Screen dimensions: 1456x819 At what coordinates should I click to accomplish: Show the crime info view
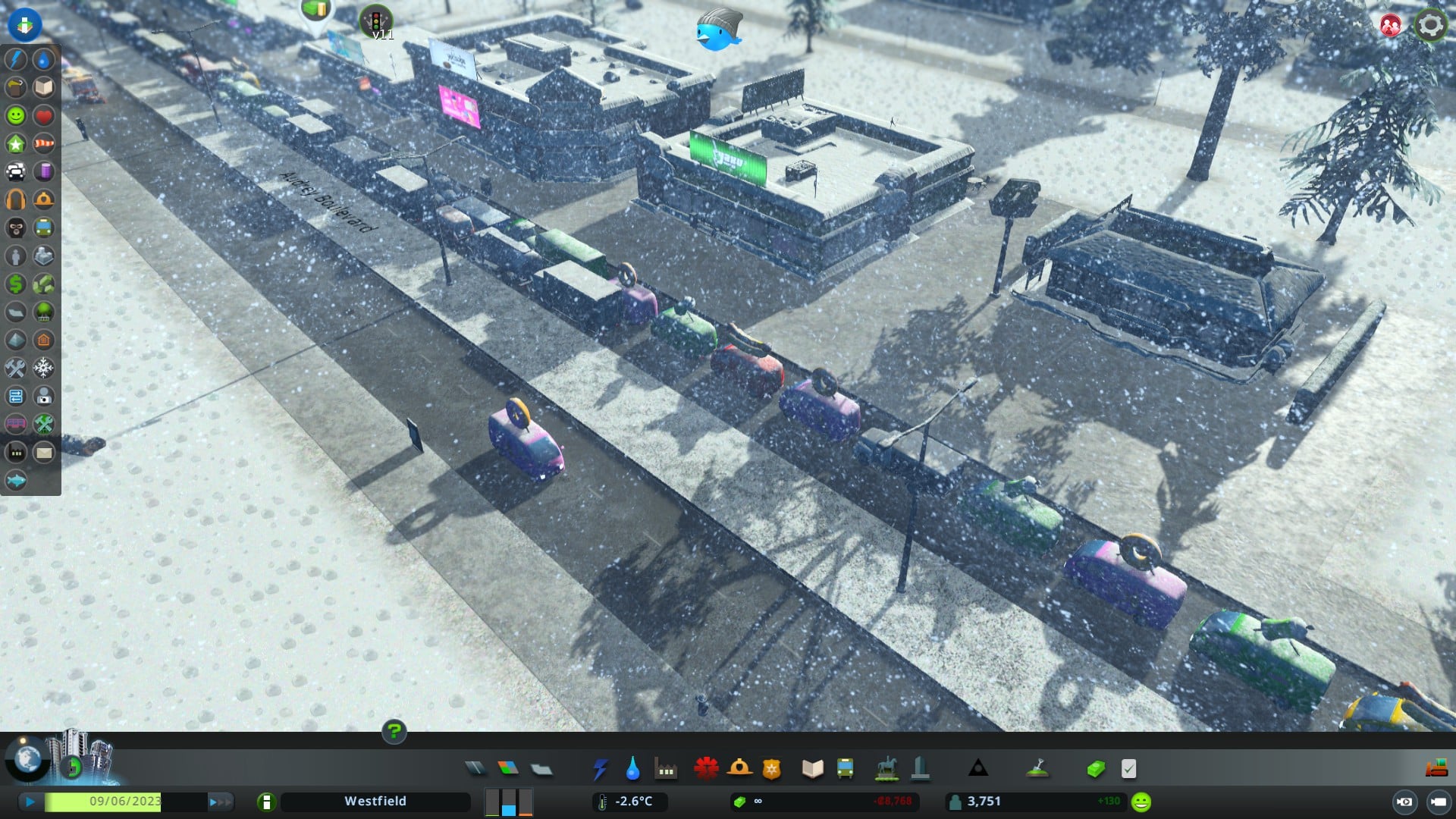pos(16,227)
